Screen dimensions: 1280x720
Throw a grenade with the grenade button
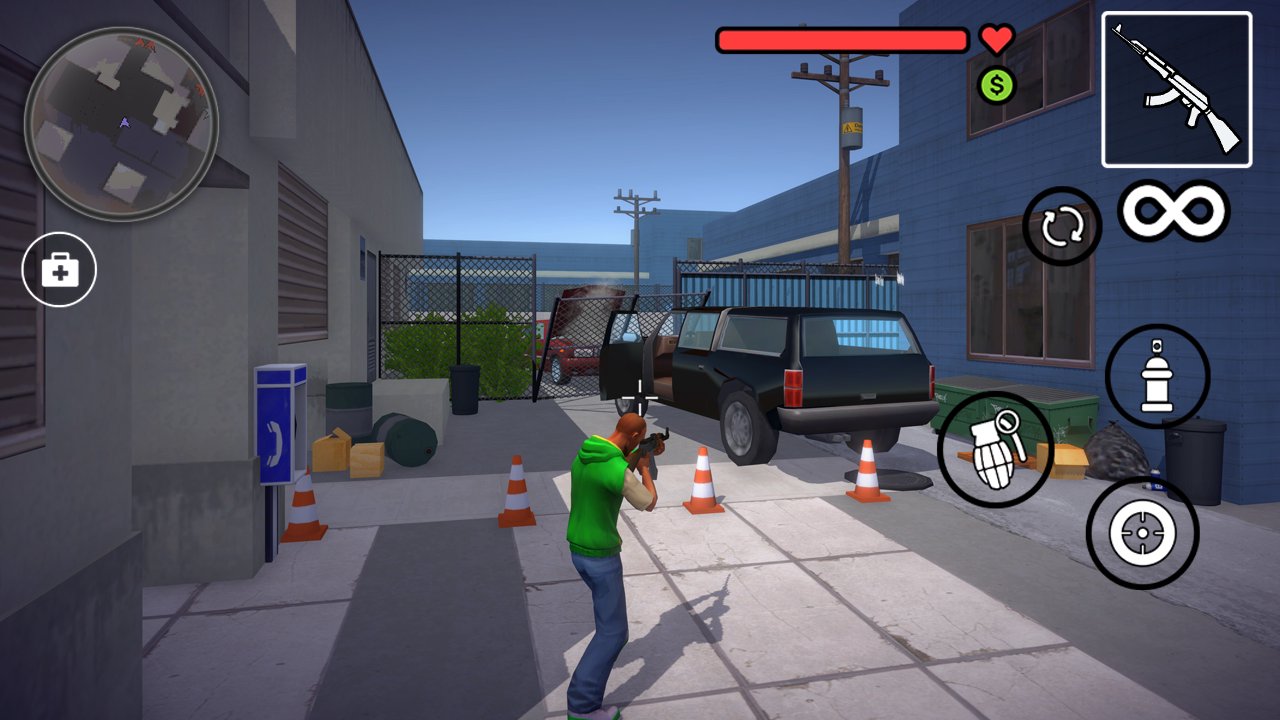[995, 449]
